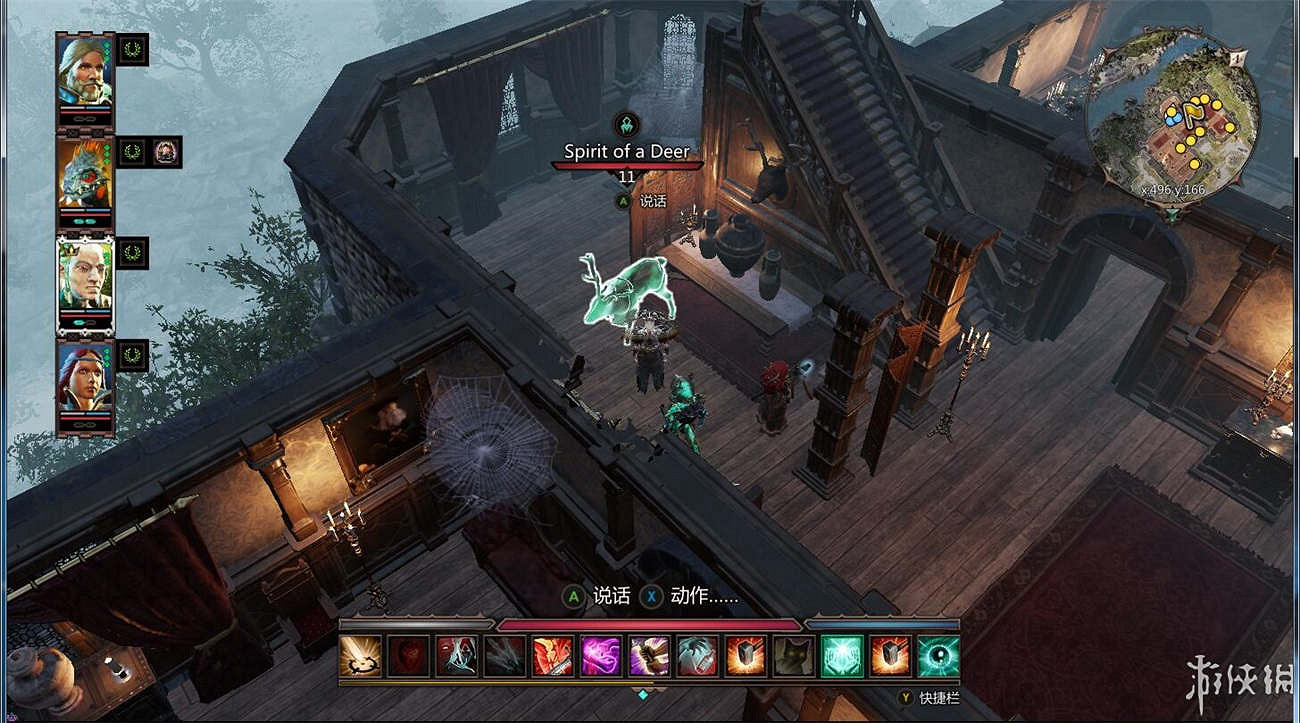Choose the greyed-out flying daggers skill
Image resolution: width=1300 pixels, height=723 pixels.
click(504, 655)
